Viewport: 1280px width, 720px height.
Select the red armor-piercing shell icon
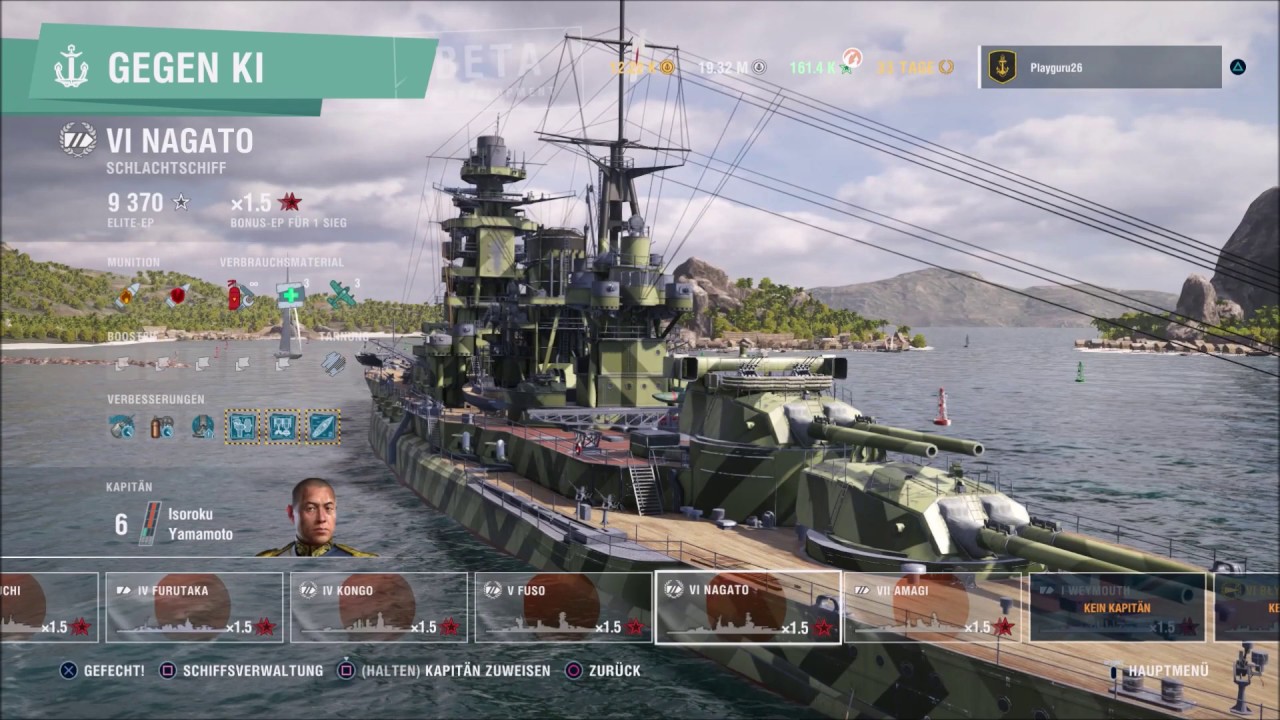point(178,295)
